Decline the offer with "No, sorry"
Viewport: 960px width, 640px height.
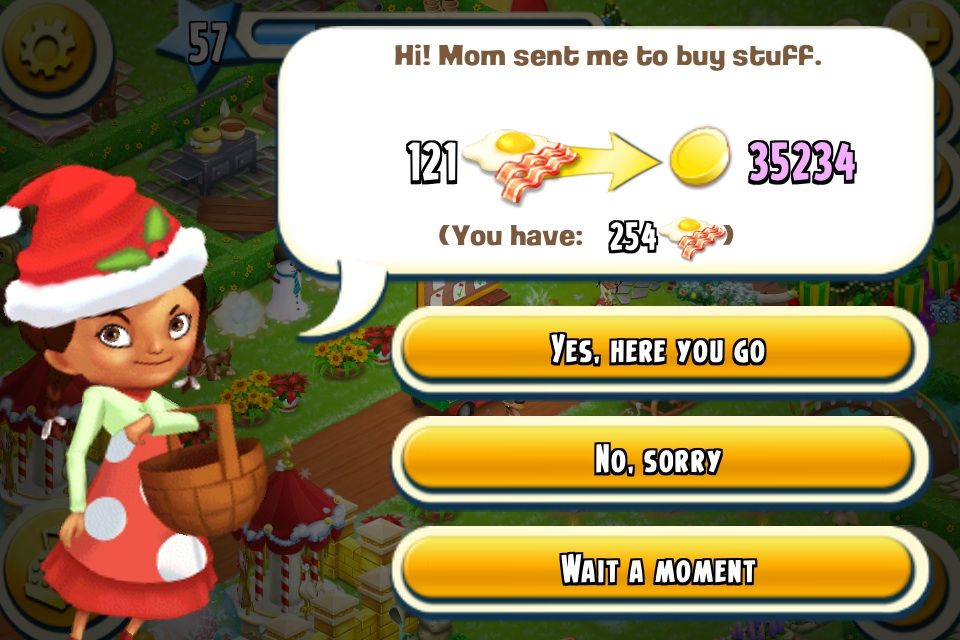pyautogui.click(x=657, y=460)
